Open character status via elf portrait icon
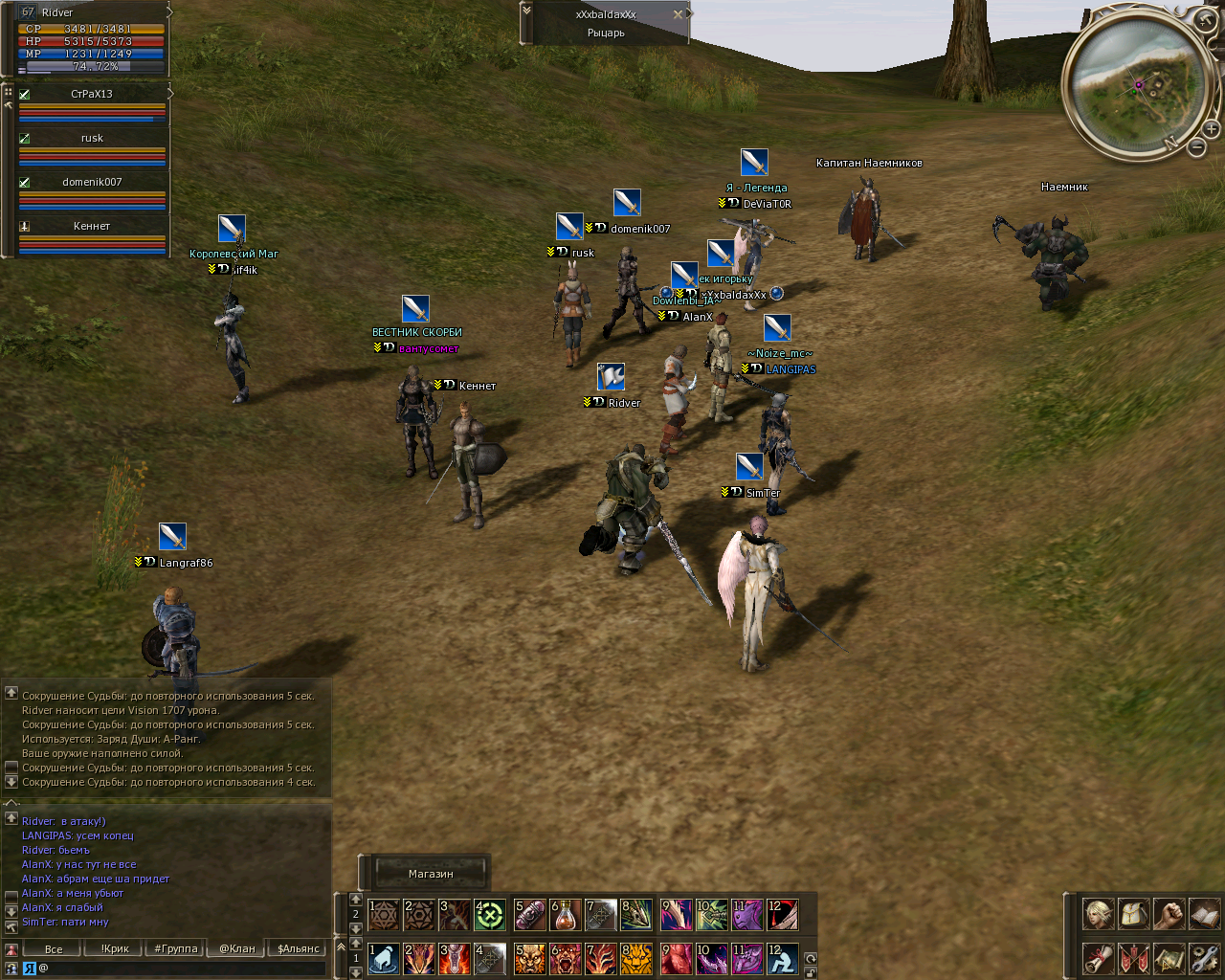Viewport: 1225px width, 980px height. point(1098,914)
